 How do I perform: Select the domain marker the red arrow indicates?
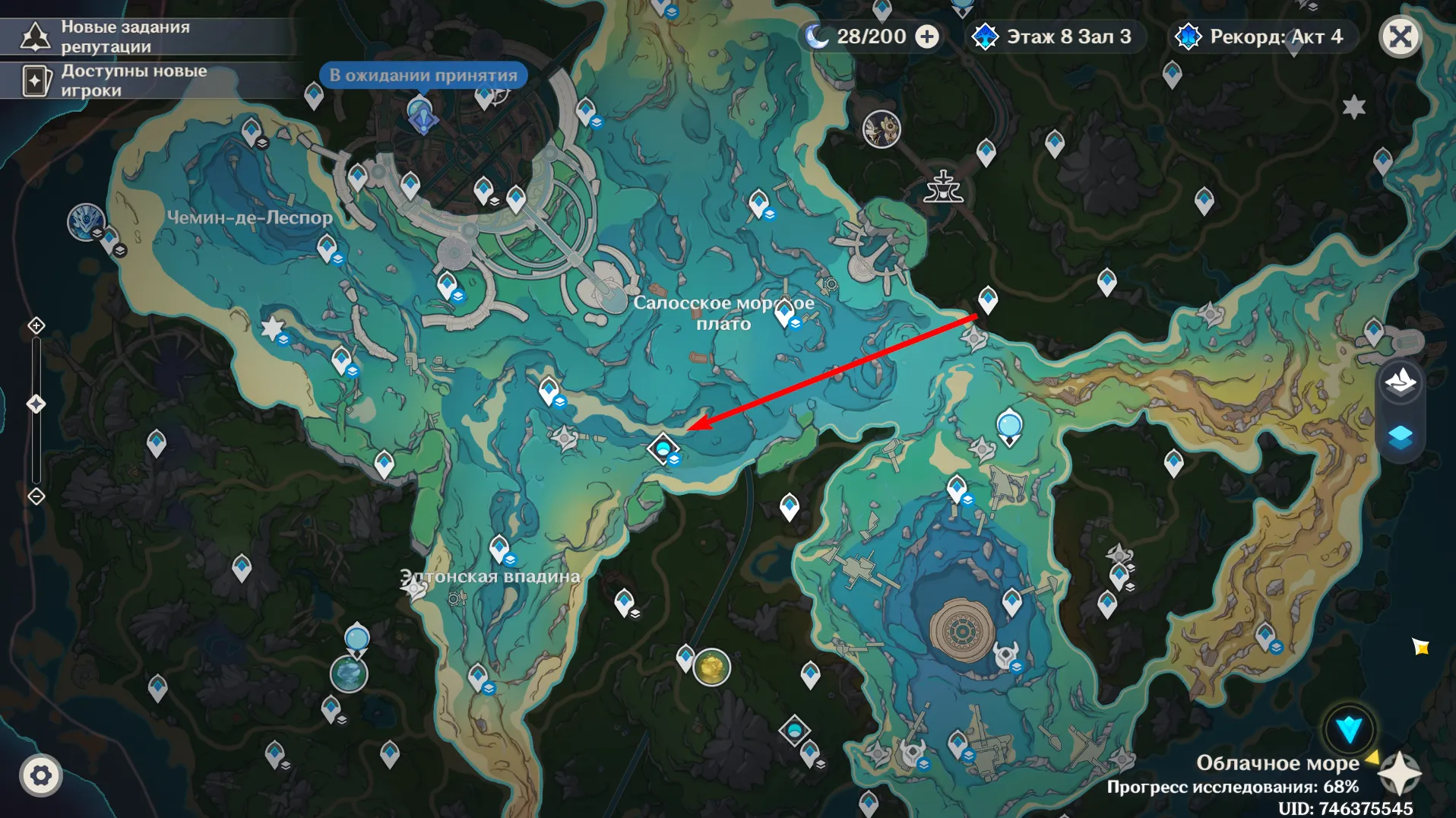pyautogui.click(x=663, y=449)
